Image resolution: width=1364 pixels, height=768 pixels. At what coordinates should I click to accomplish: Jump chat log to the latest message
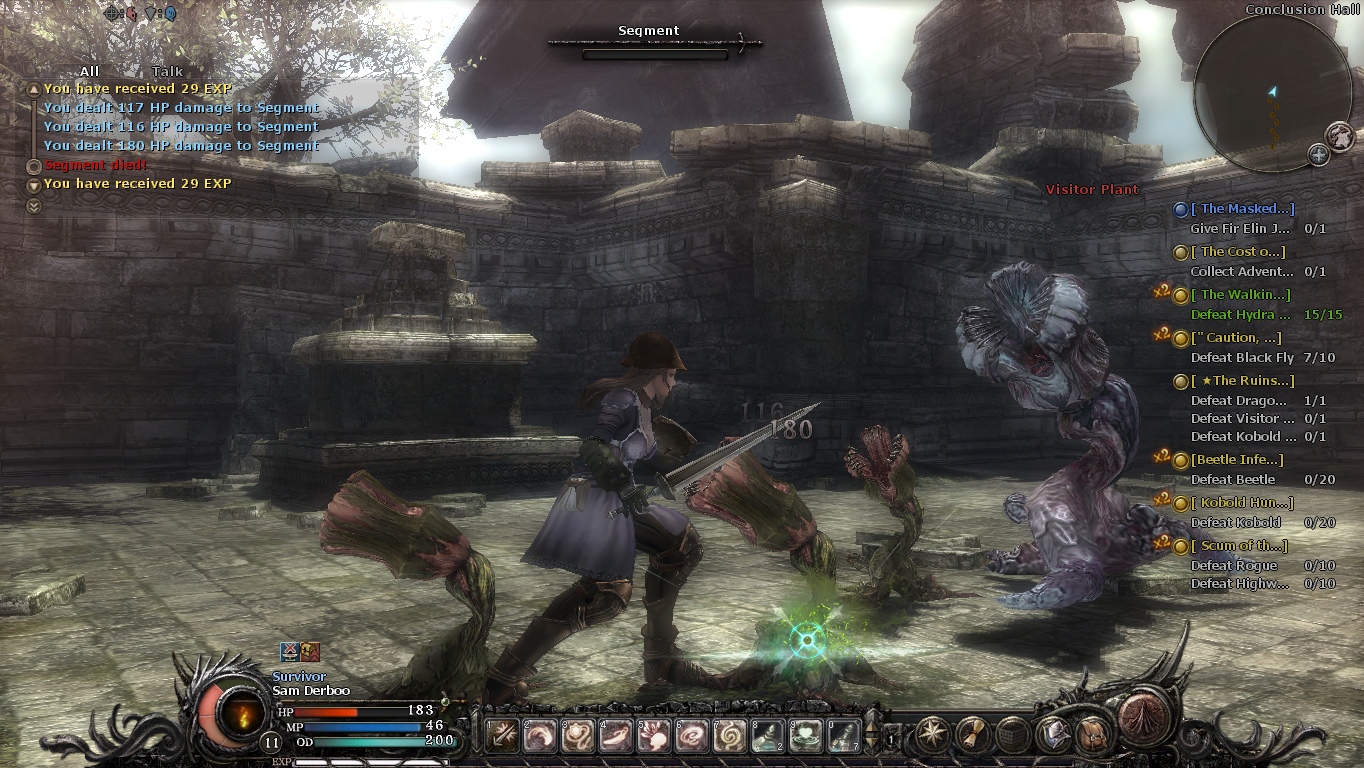coord(34,206)
